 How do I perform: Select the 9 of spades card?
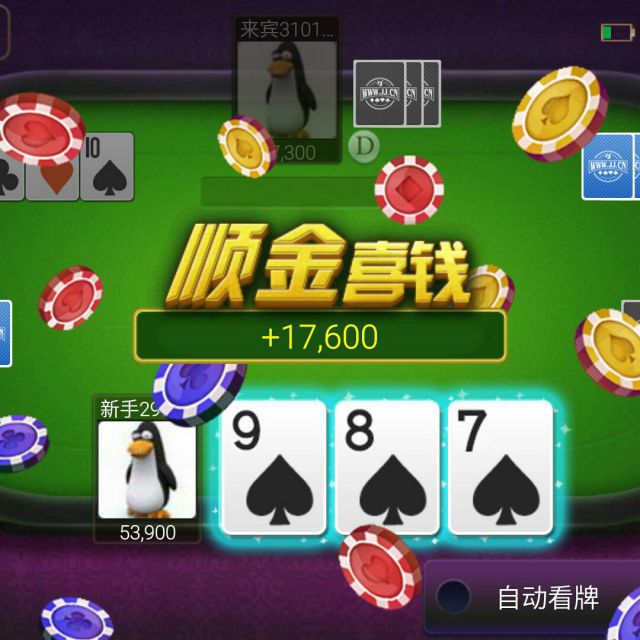coord(274,467)
